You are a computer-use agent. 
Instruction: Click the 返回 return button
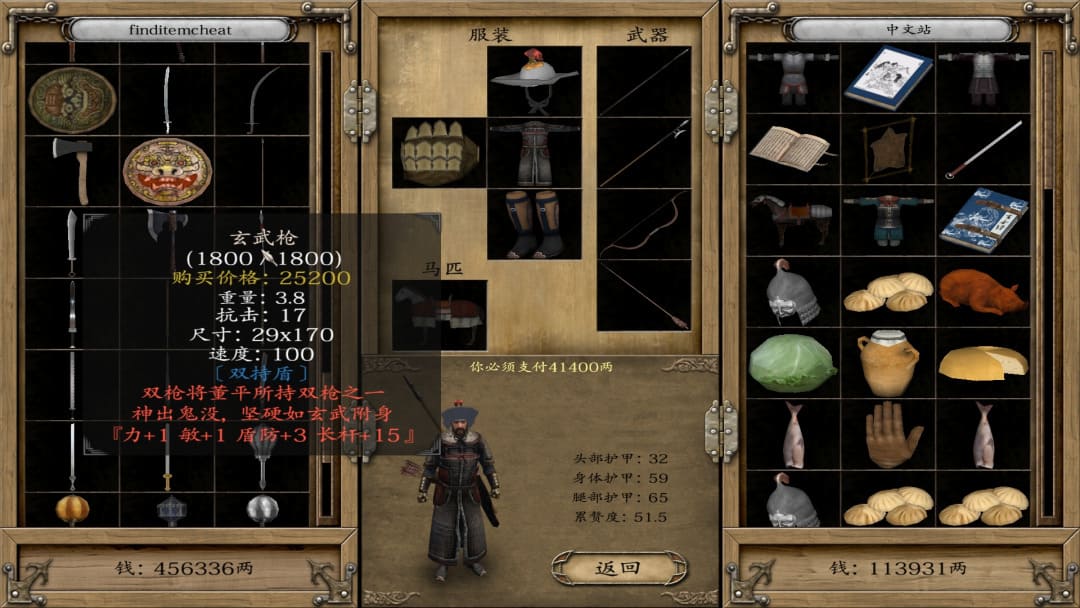click(x=617, y=568)
